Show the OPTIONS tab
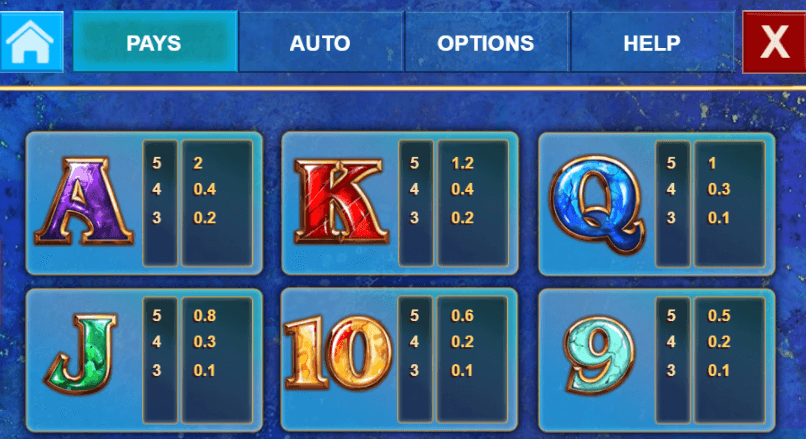Image resolution: width=806 pixels, height=439 pixels. [486, 43]
